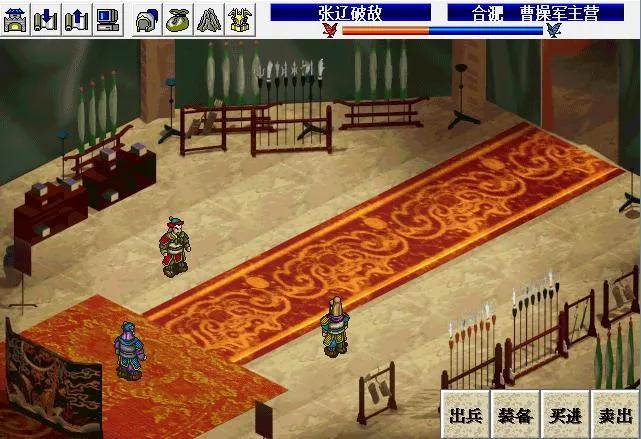Screen dimensions: 641x439
Task: Click the scroll icon with down arrow
Action: coord(47,17)
